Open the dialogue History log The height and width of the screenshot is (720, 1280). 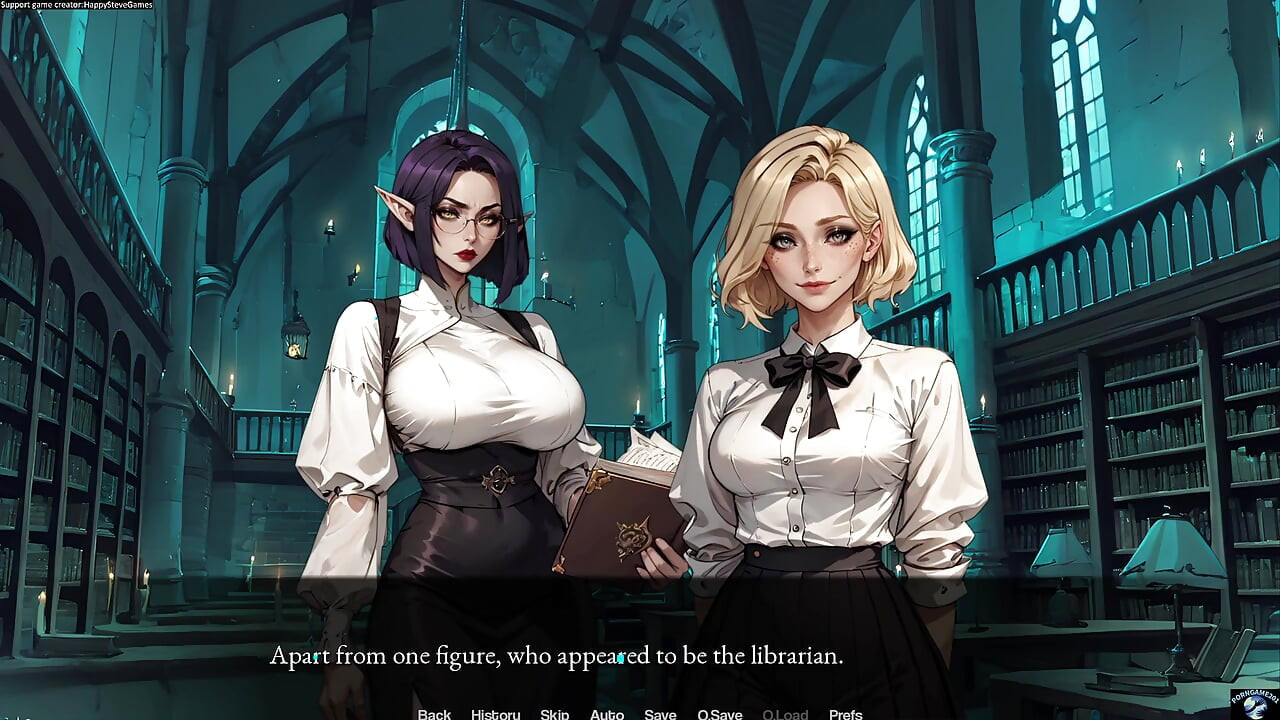(494, 714)
